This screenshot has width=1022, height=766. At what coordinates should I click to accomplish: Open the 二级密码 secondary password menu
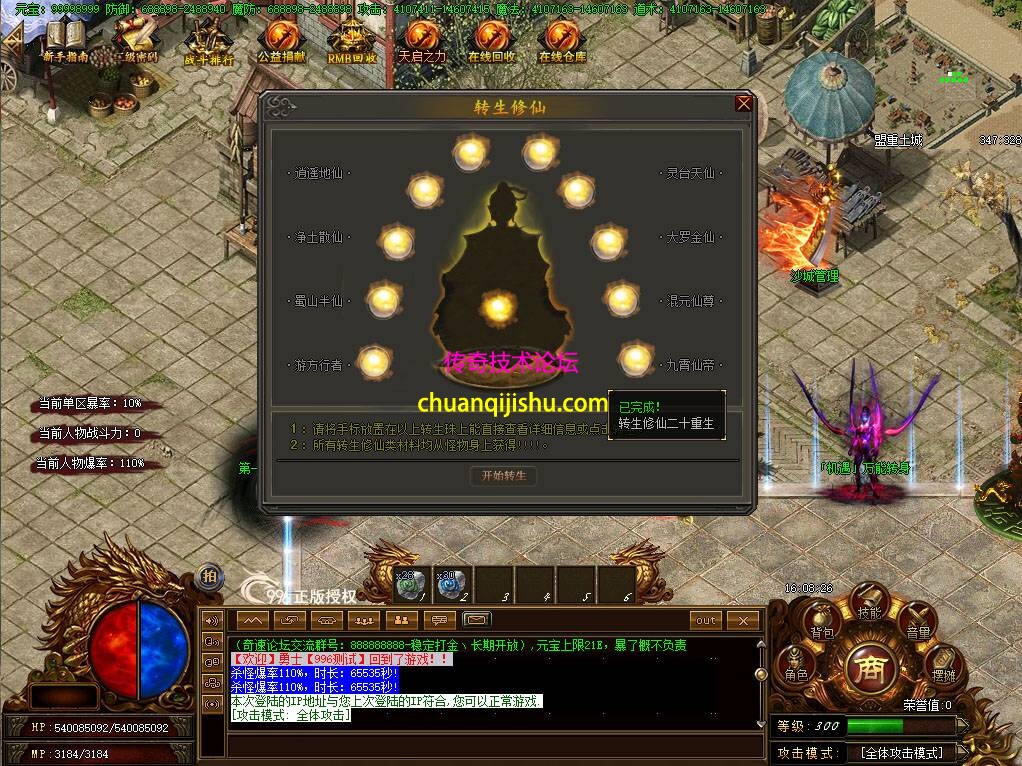tap(135, 41)
